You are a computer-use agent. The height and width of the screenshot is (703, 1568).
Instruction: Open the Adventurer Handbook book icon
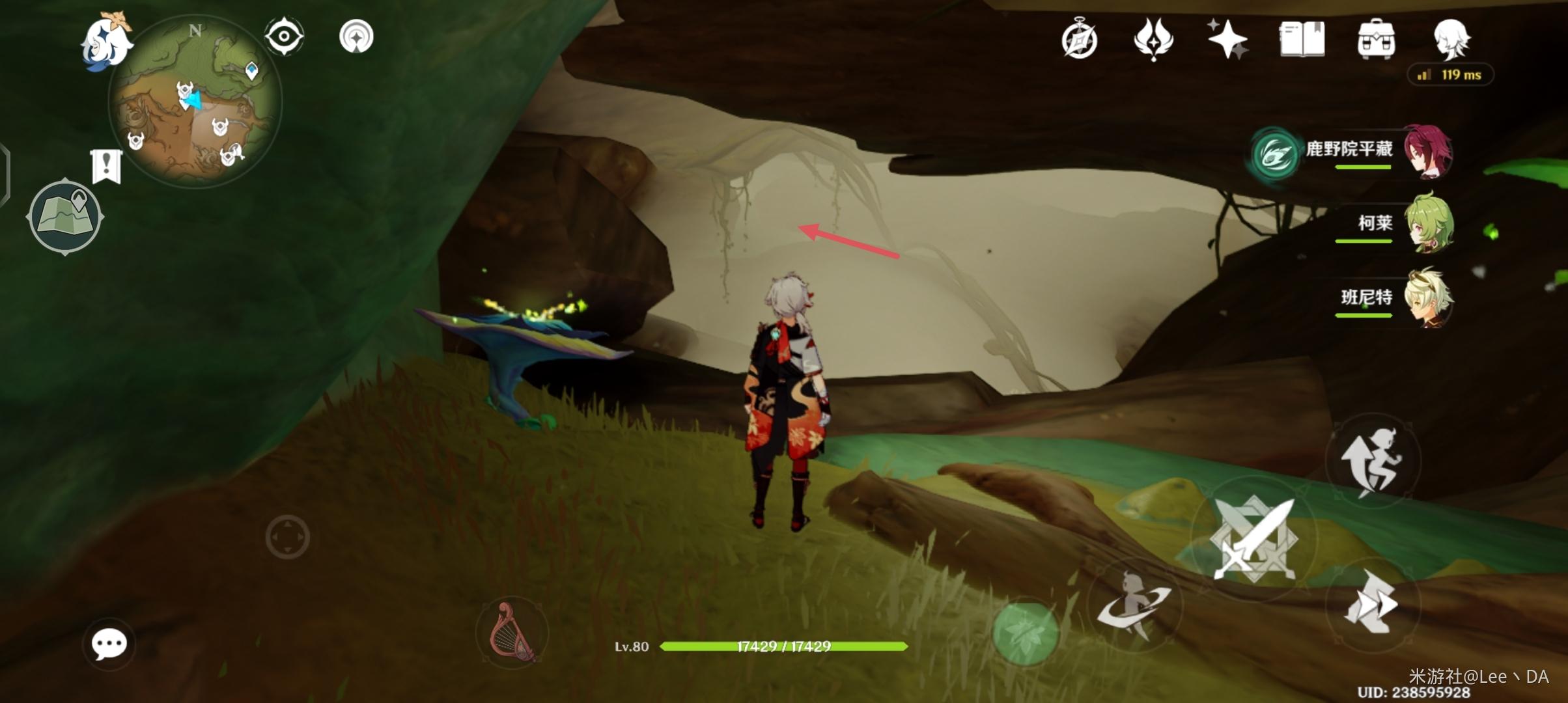[x=1302, y=39]
